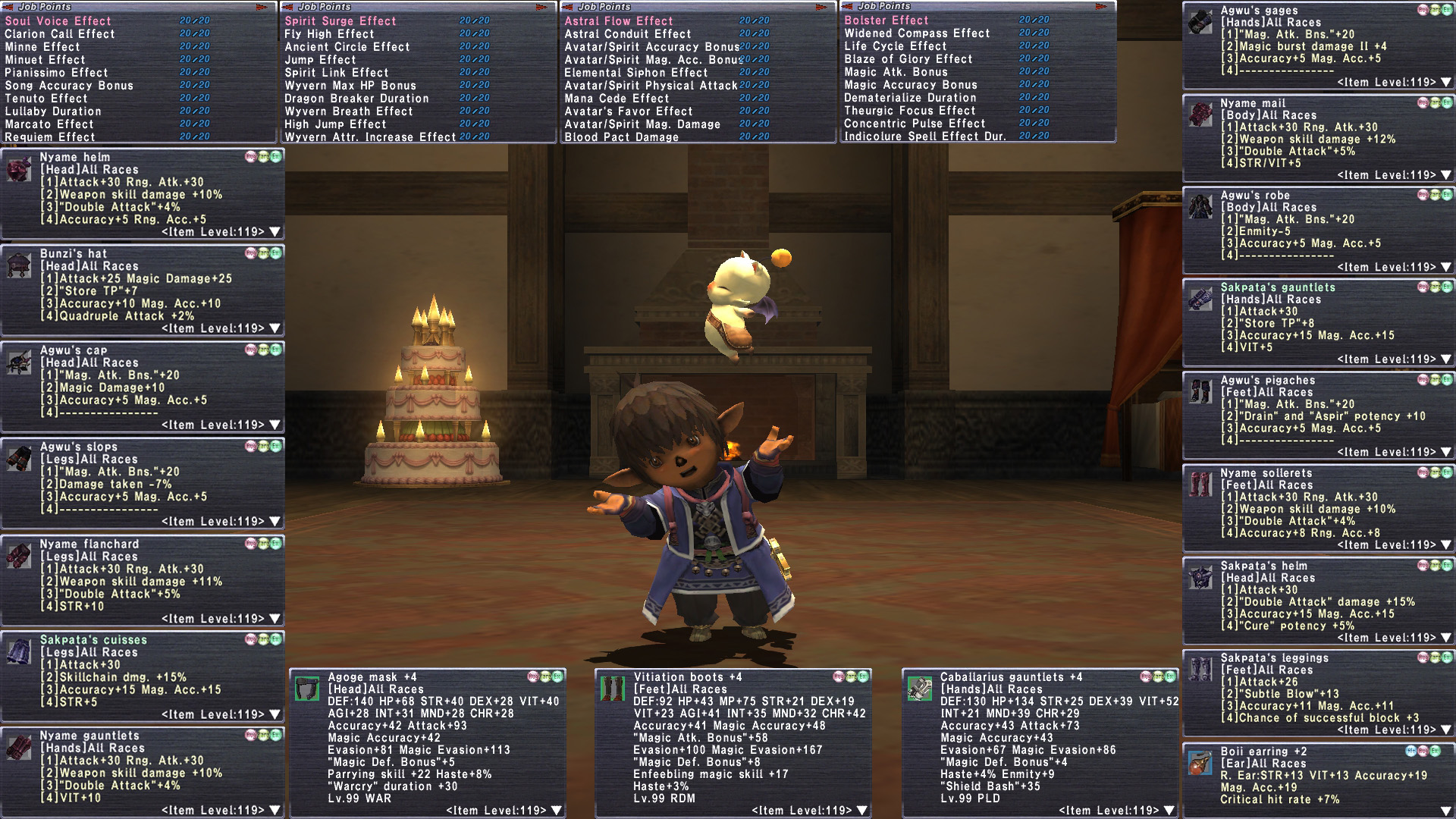Choose Clarion Call Effect in Job Points
This screenshot has width=1456, height=819.
[60, 34]
